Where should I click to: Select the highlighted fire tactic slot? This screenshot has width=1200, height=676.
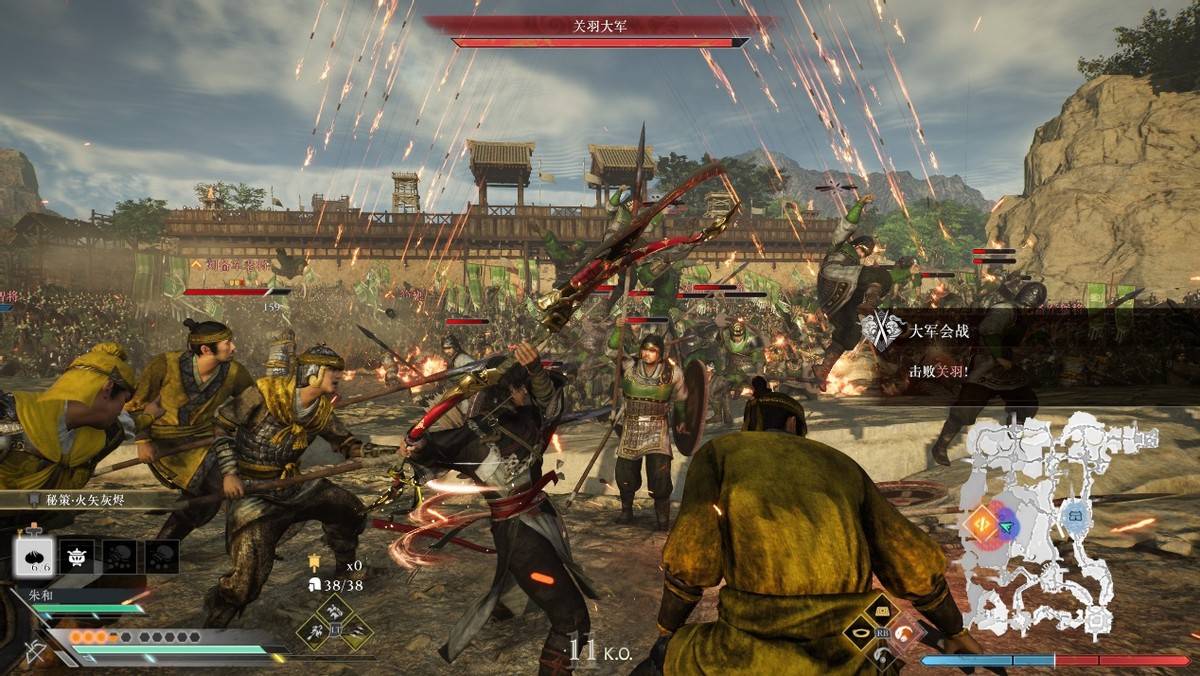(x=34, y=556)
